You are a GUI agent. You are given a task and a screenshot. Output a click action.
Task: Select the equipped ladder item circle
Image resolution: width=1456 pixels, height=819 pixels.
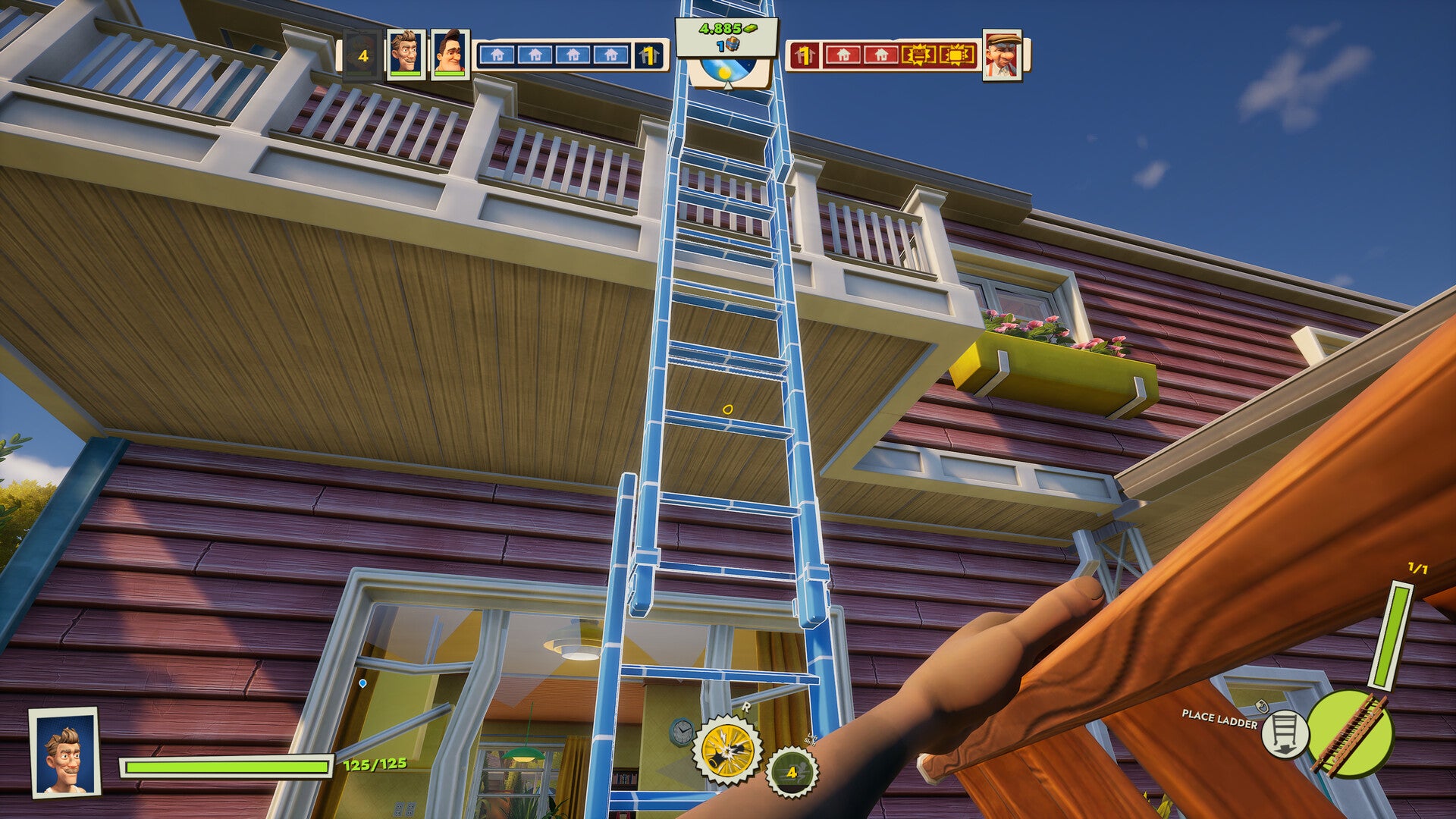(1351, 733)
